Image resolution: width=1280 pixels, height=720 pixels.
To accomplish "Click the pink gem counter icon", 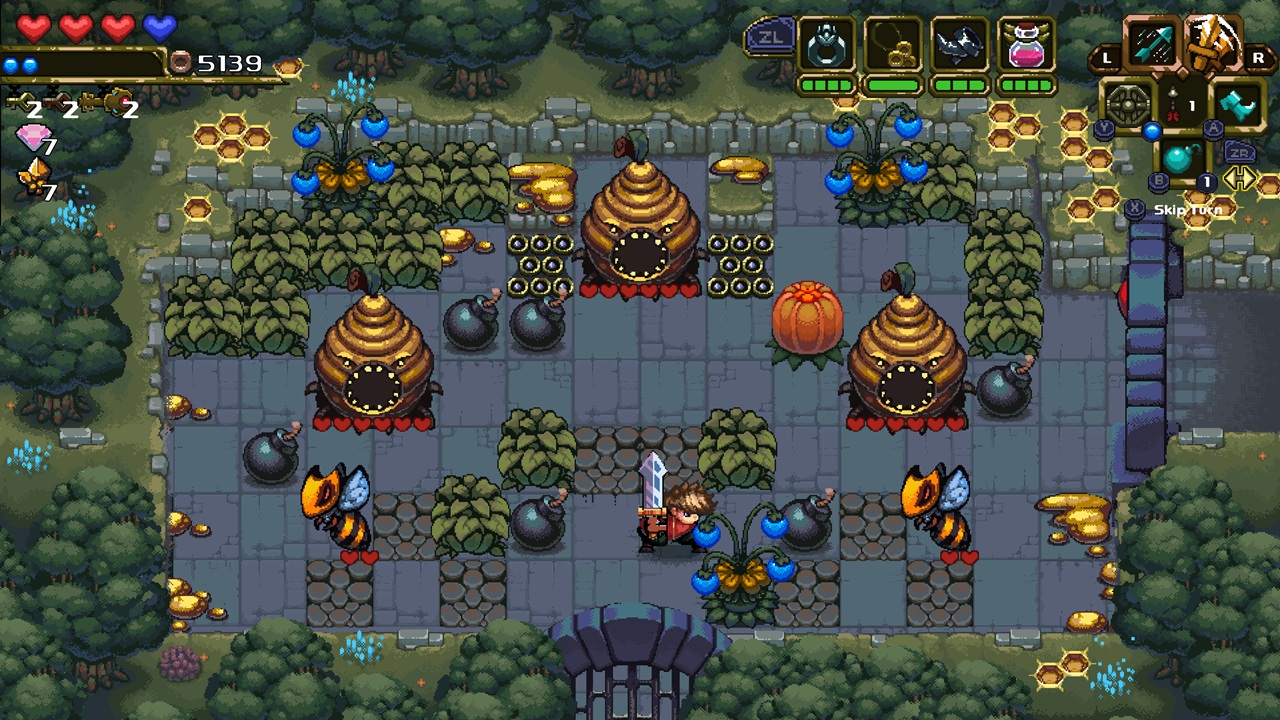I will tap(34, 134).
